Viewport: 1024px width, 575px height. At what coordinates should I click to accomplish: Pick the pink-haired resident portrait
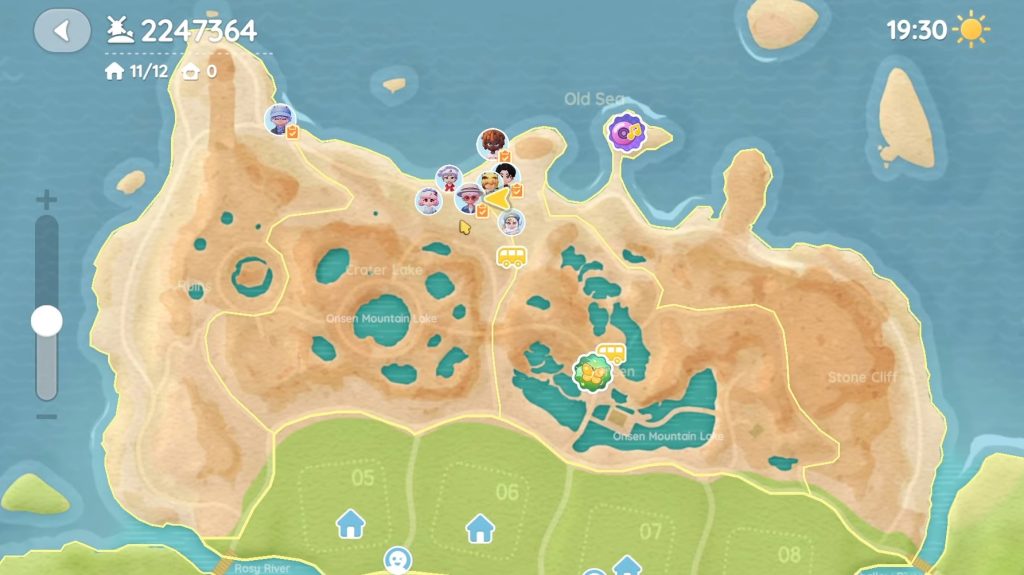click(x=430, y=200)
